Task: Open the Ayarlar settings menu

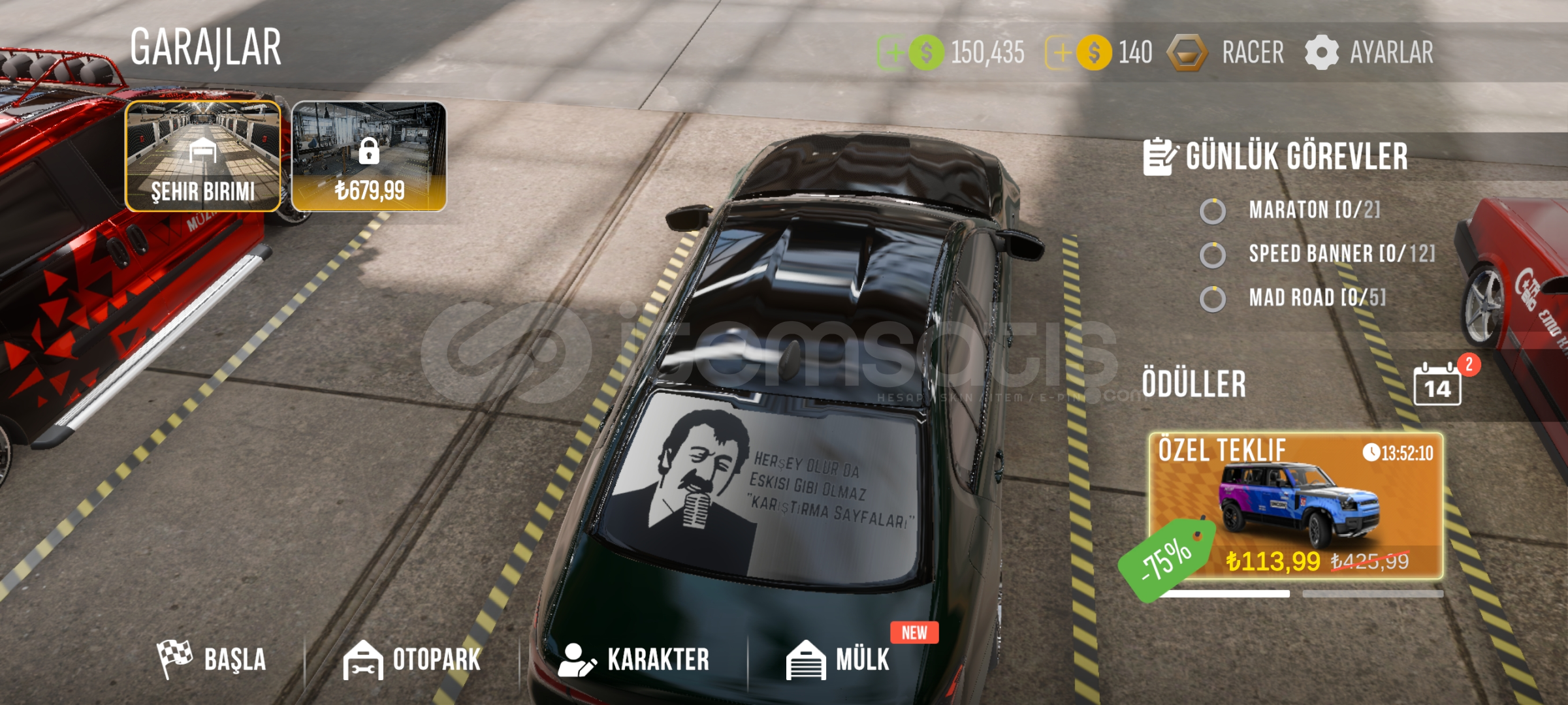Action: pyautogui.click(x=1369, y=53)
